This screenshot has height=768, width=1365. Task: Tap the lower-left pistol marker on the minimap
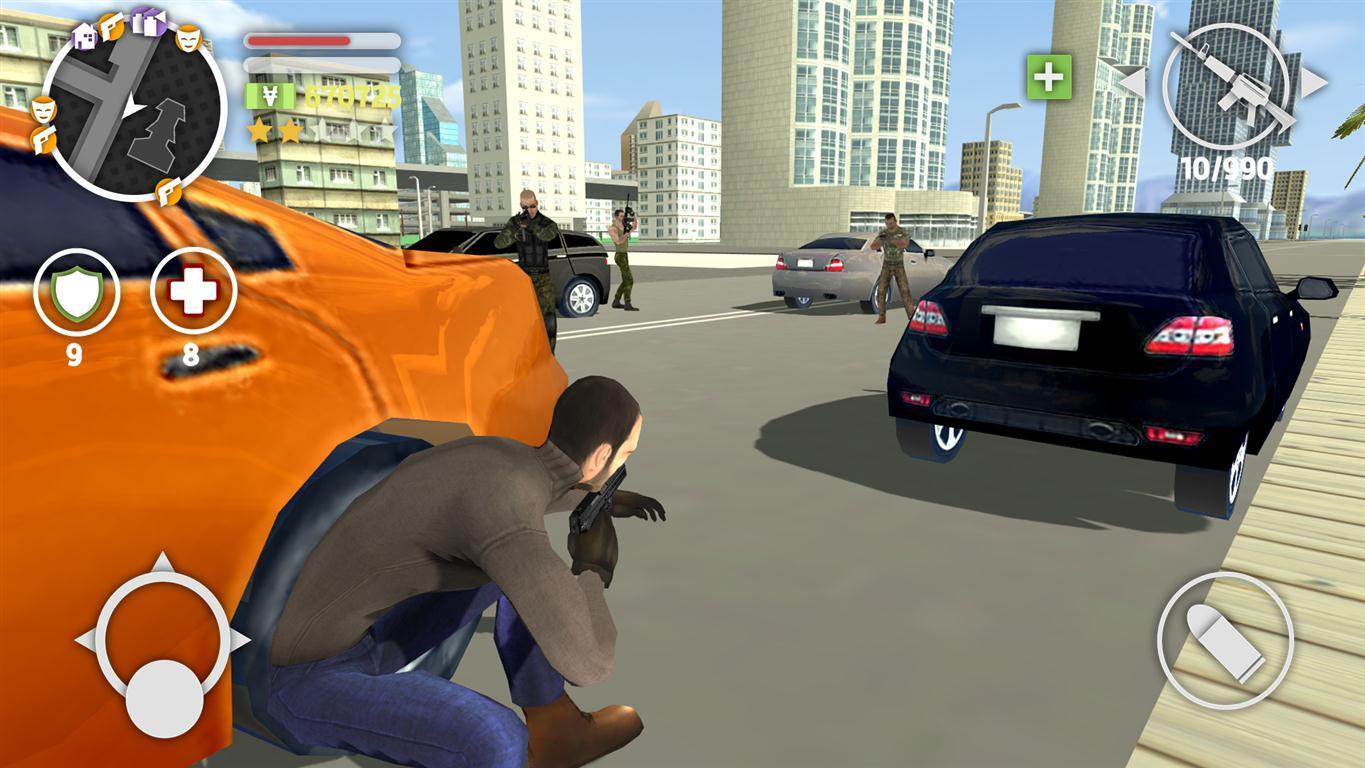[x=43, y=139]
